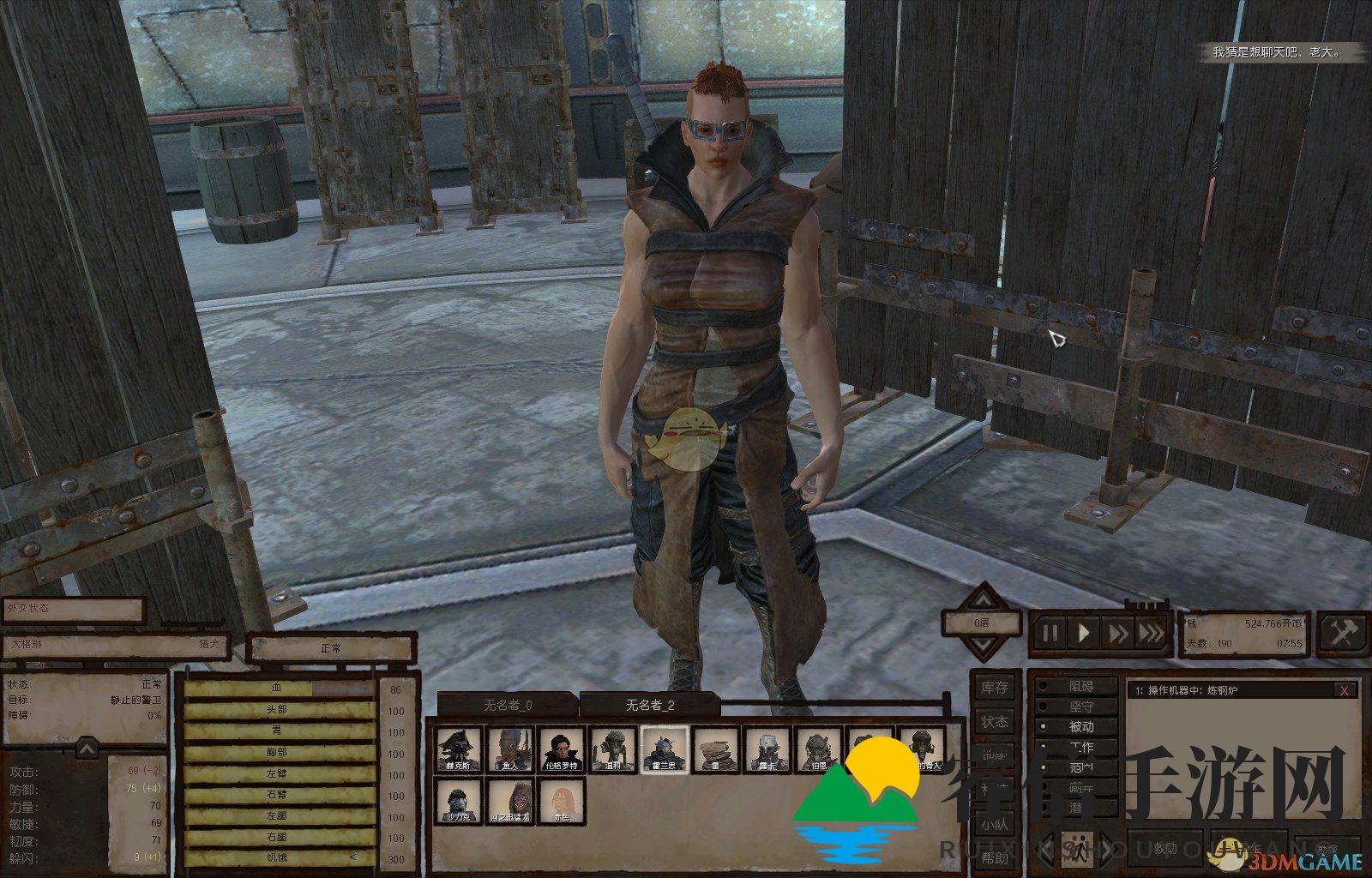Go down one floor level
Screen dimensions: 1372x878
pyautogui.click(x=983, y=646)
